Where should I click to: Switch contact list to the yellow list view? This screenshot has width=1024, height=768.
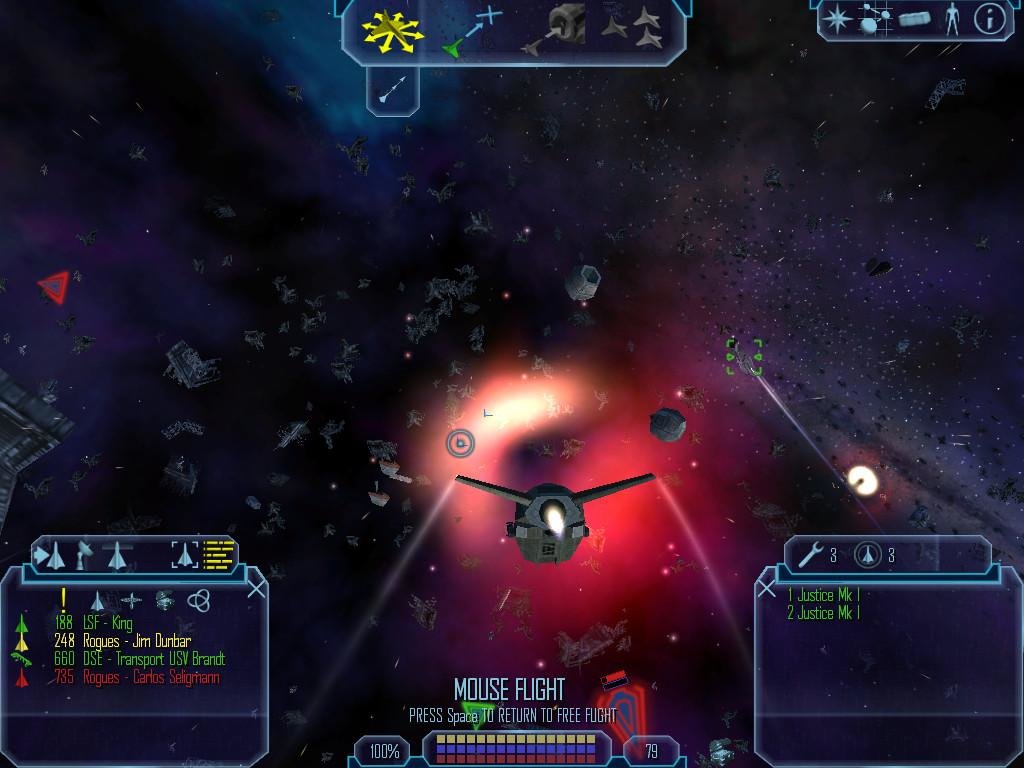(219, 555)
